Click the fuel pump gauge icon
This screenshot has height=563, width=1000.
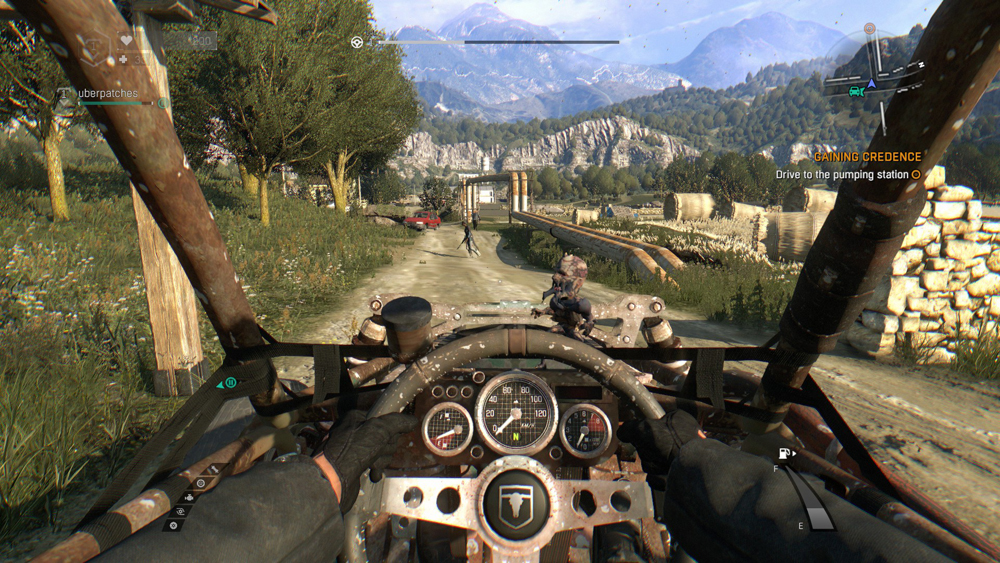click(x=785, y=454)
